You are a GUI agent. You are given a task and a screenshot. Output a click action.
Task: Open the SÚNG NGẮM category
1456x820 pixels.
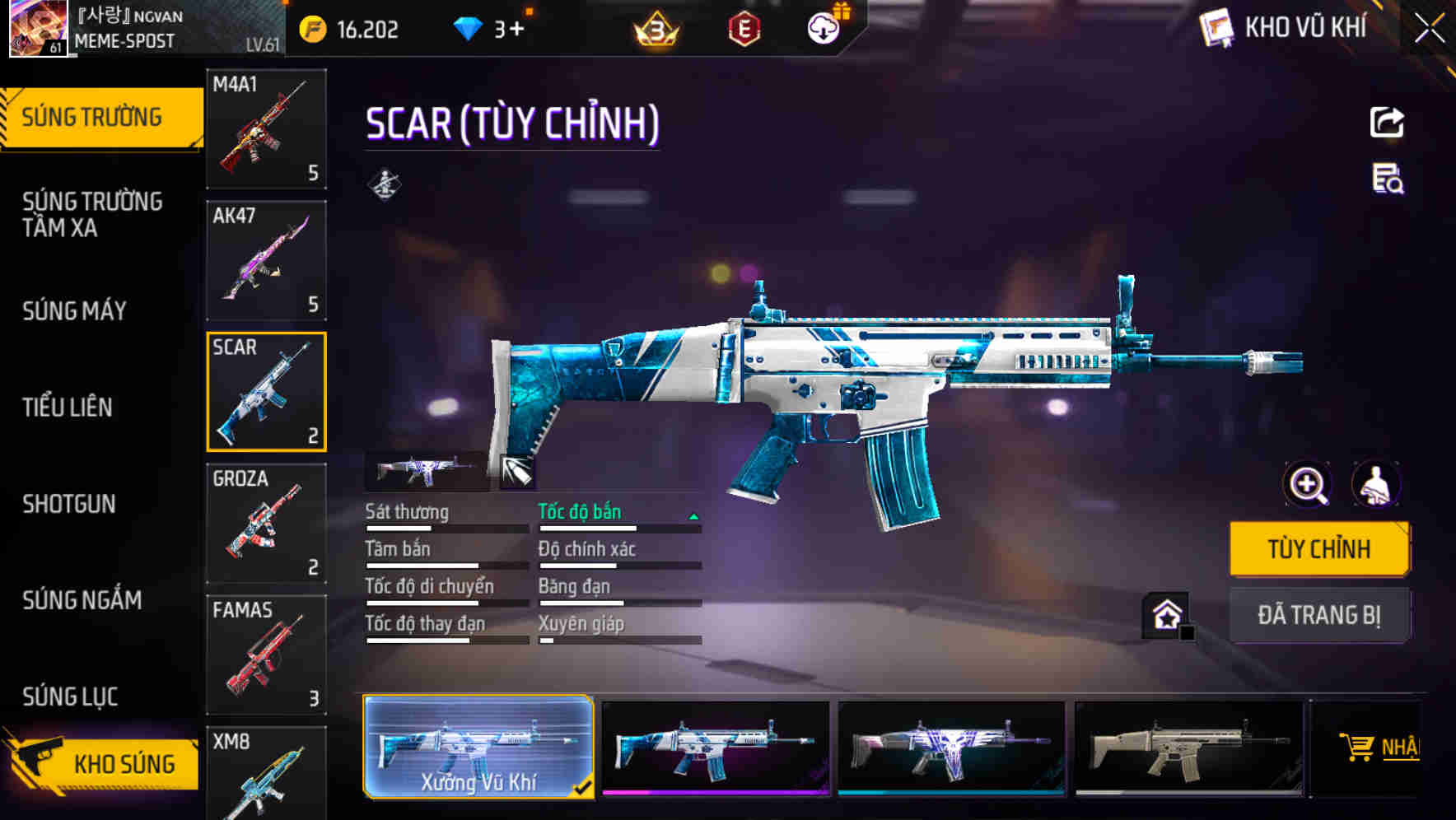pyautogui.click(x=81, y=601)
